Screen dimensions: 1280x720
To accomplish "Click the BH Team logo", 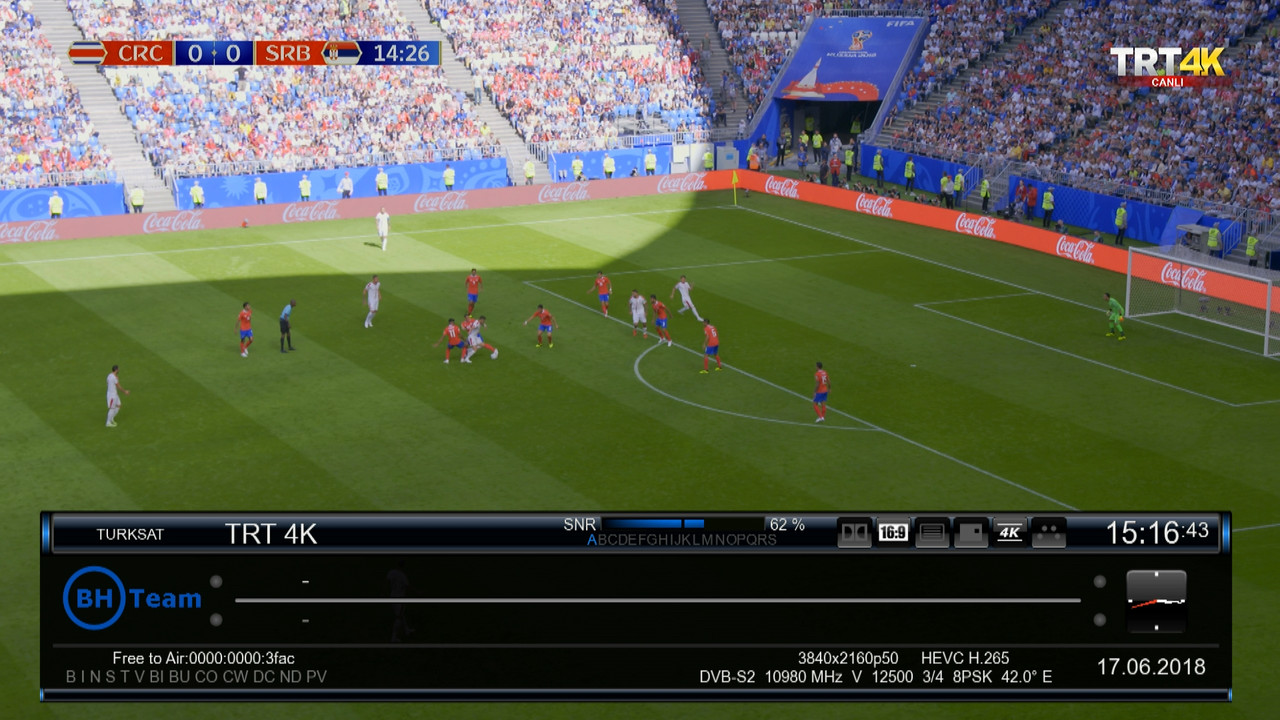I will 132,598.
